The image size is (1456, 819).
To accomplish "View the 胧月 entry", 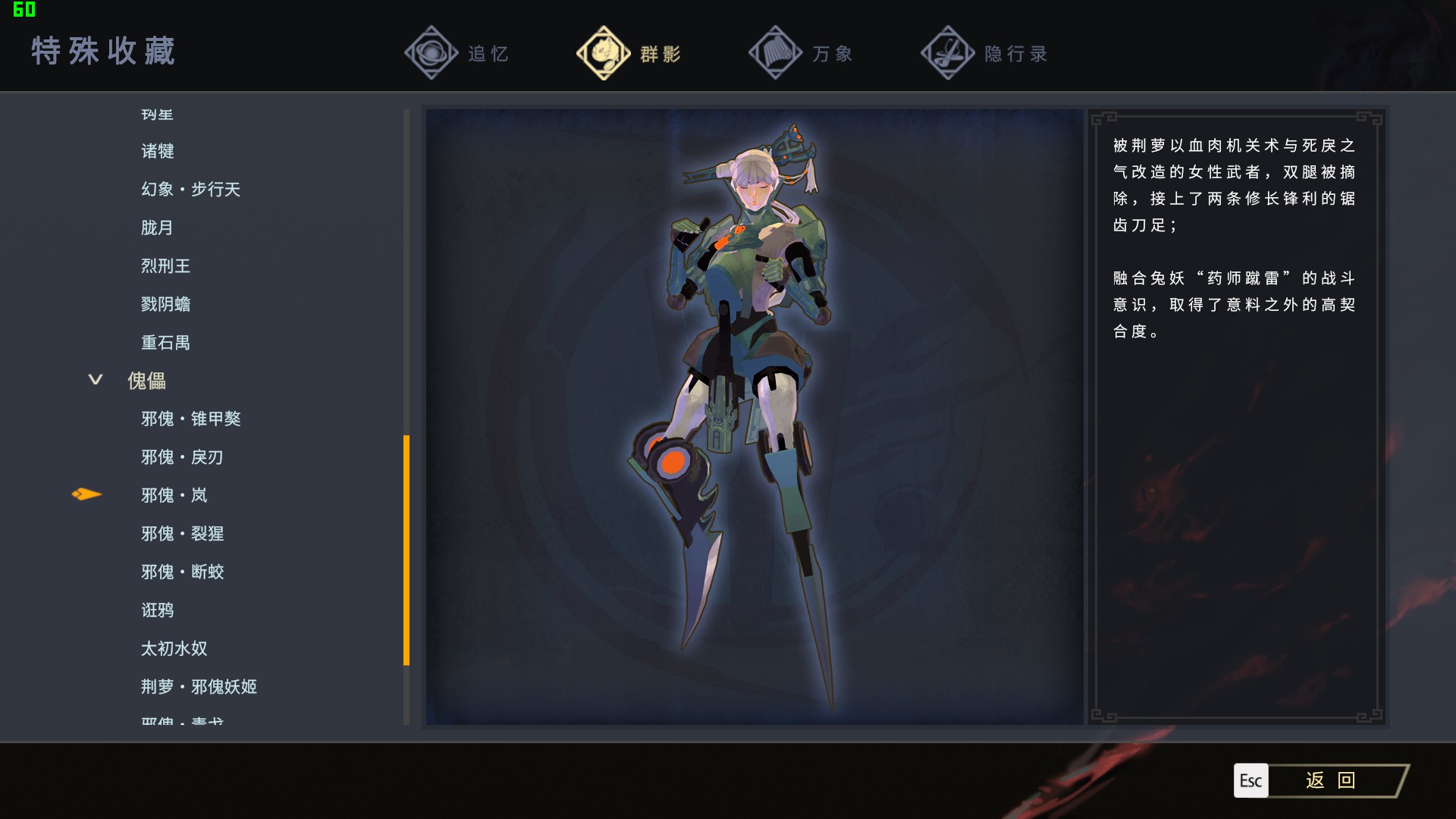I will (x=157, y=228).
